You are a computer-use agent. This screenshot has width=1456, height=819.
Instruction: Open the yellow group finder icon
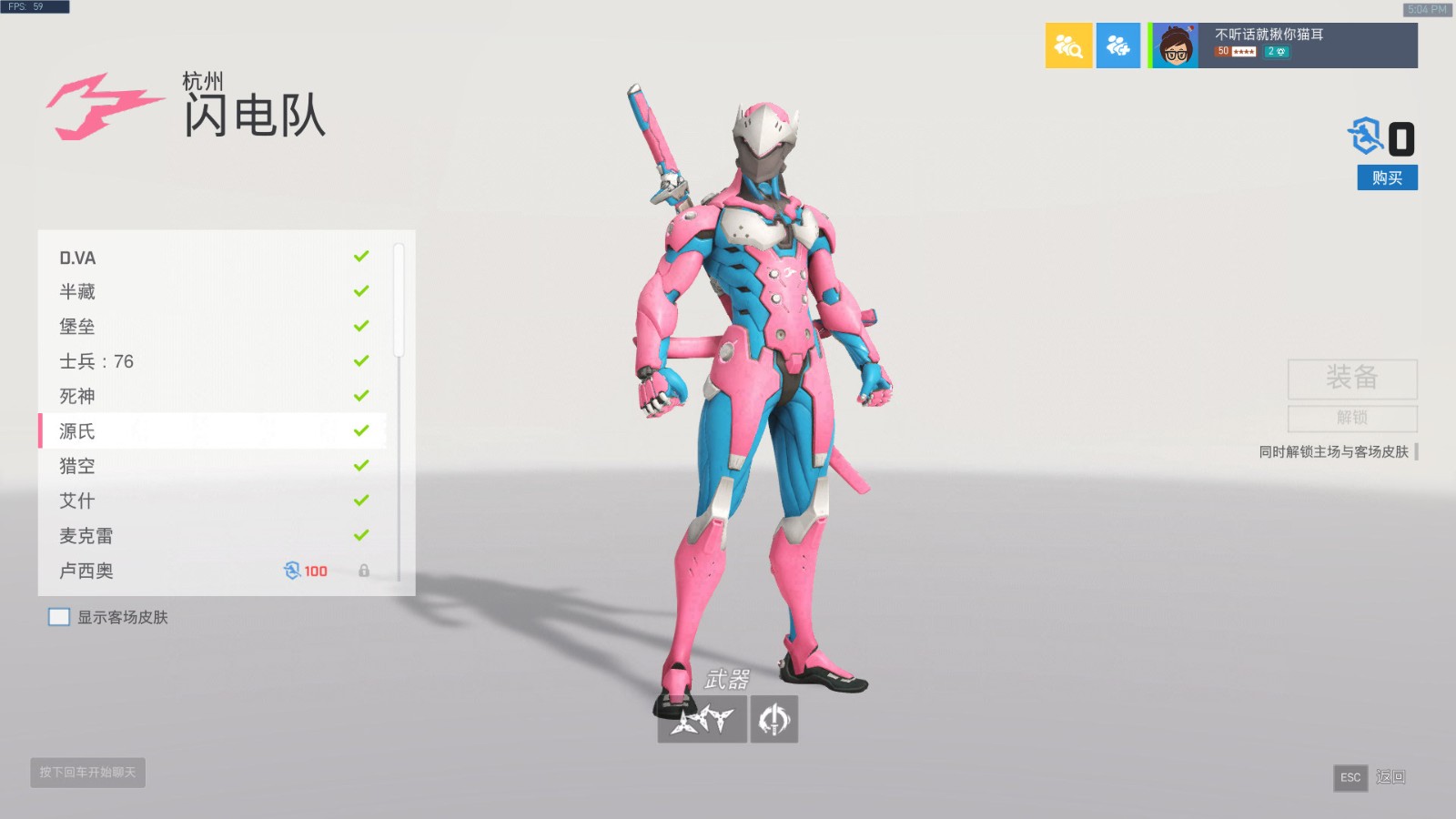1068,45
